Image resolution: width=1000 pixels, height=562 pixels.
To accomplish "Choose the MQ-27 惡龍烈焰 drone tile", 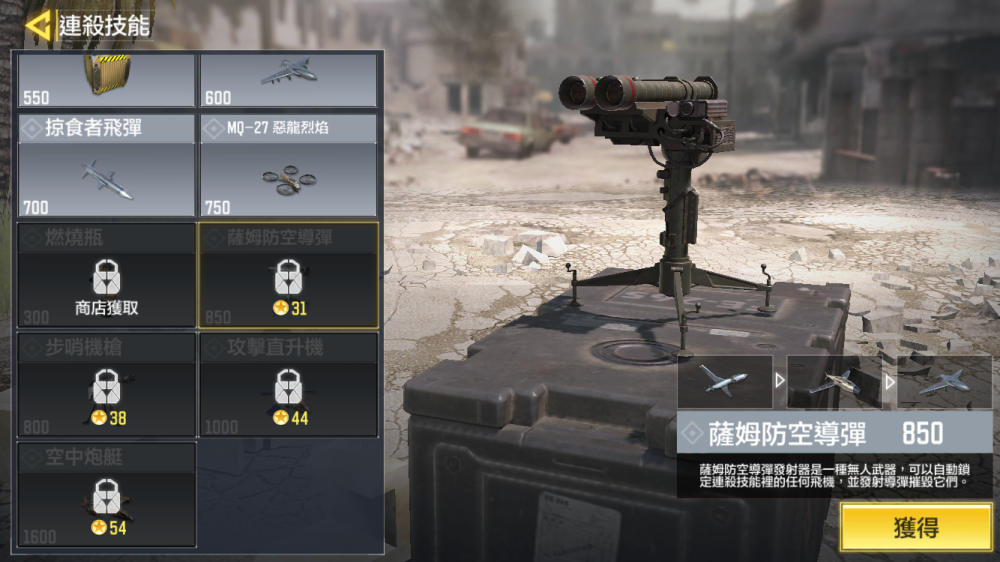I will (x=288, y=166).
